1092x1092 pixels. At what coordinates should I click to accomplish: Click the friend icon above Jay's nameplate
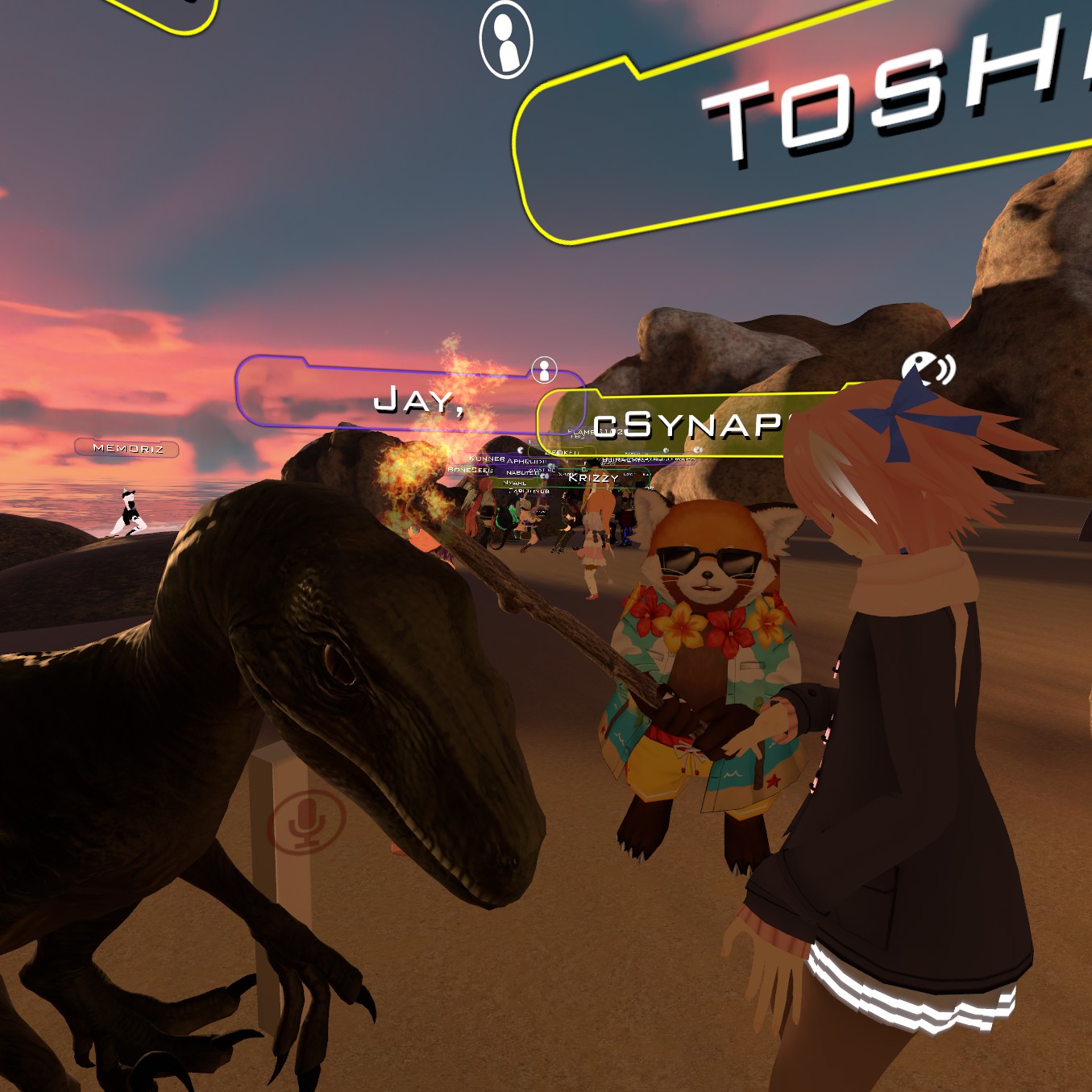click(545, 371)
